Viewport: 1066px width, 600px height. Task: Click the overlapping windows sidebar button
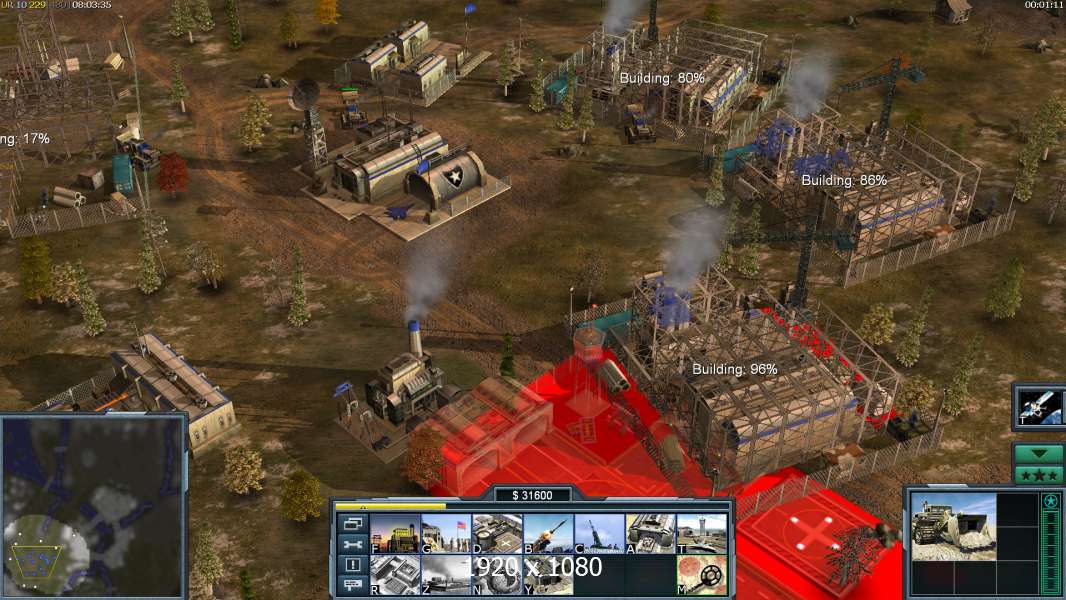point(351,525)
